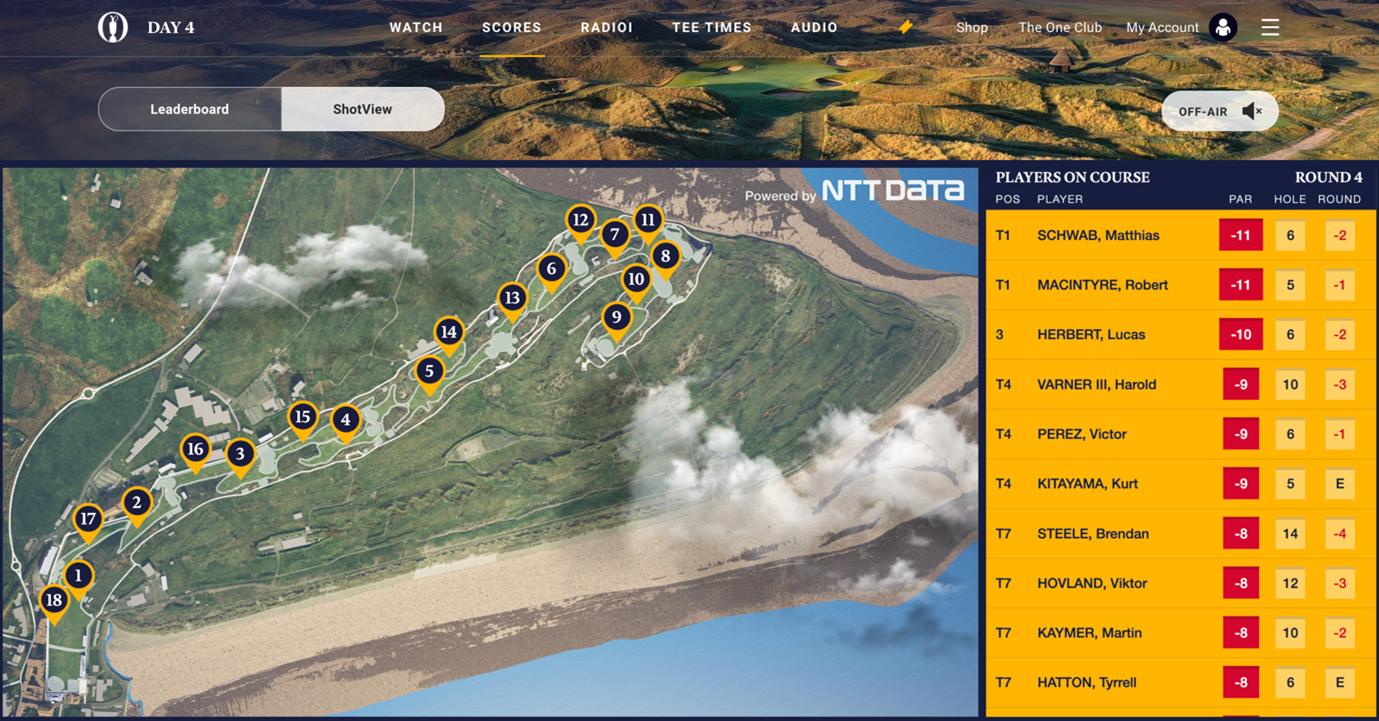Open the hamburger navigation menu
The height and width of the screenshot is (721, 1379).
coord(1270,27)
